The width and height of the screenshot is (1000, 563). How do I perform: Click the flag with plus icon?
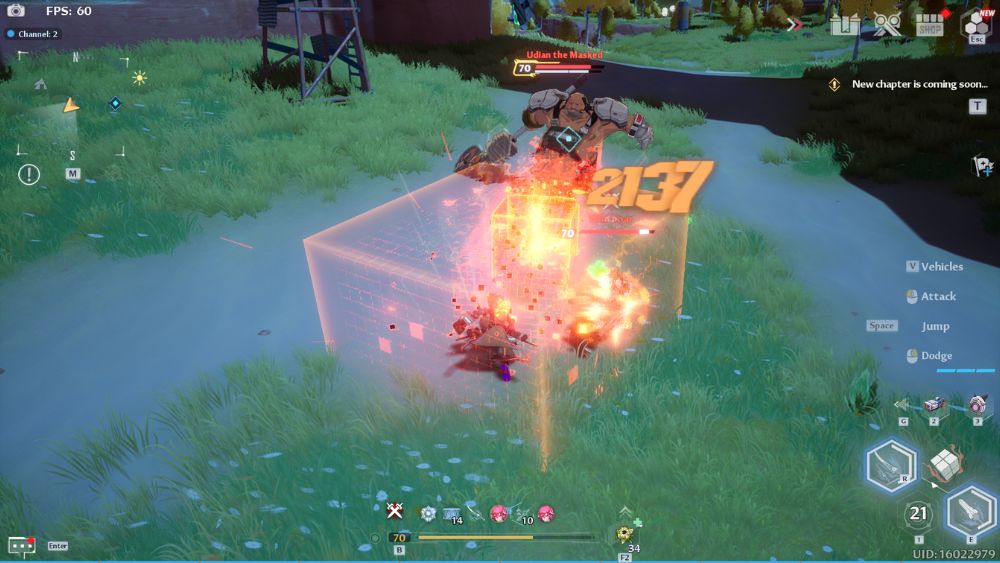click(982, 167)
